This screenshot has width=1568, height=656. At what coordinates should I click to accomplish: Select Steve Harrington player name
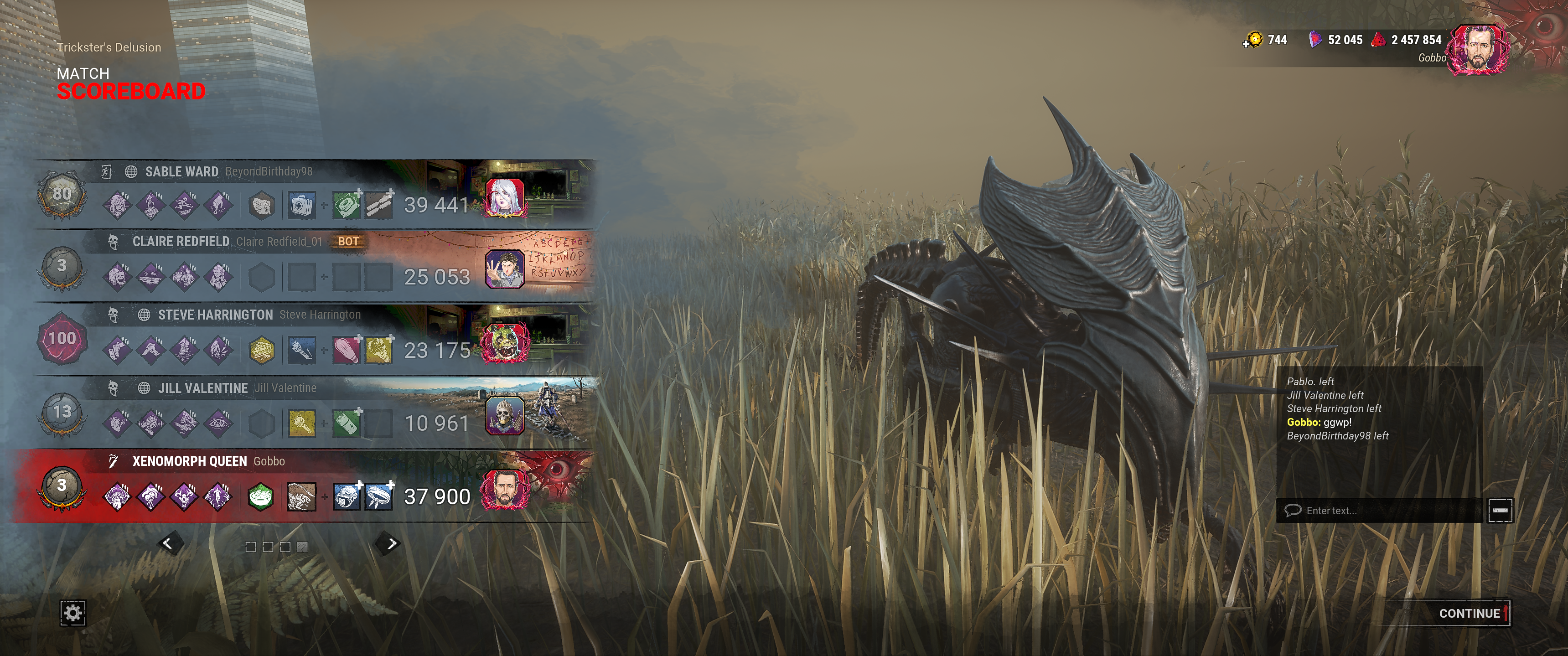(215, 315)
